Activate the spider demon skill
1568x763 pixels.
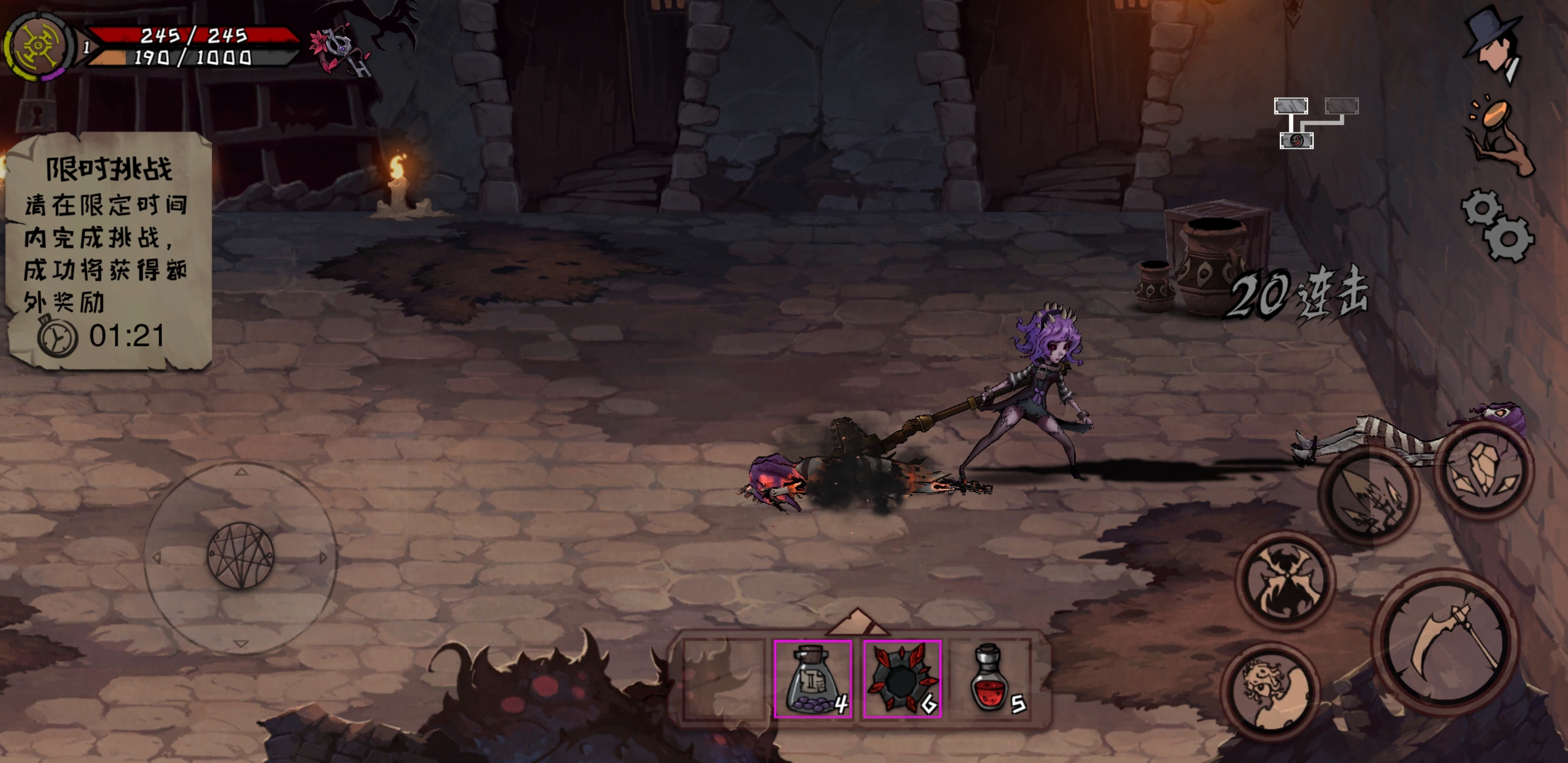(x=1286, y=580)
